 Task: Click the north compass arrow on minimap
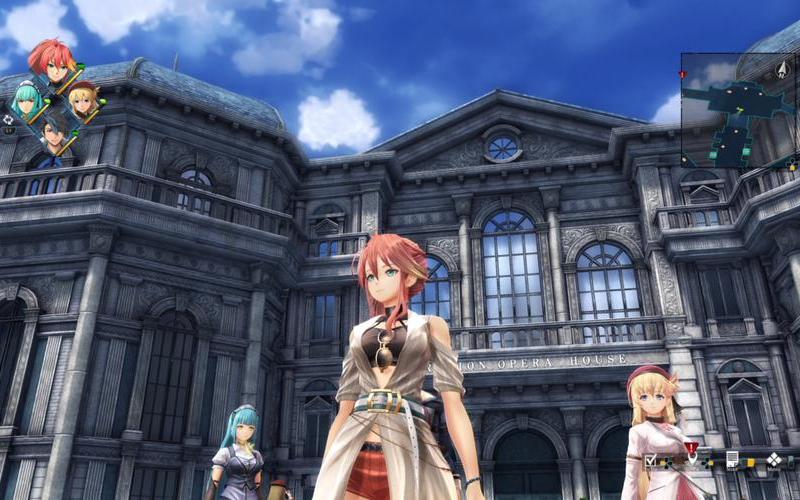pos(781,70)
